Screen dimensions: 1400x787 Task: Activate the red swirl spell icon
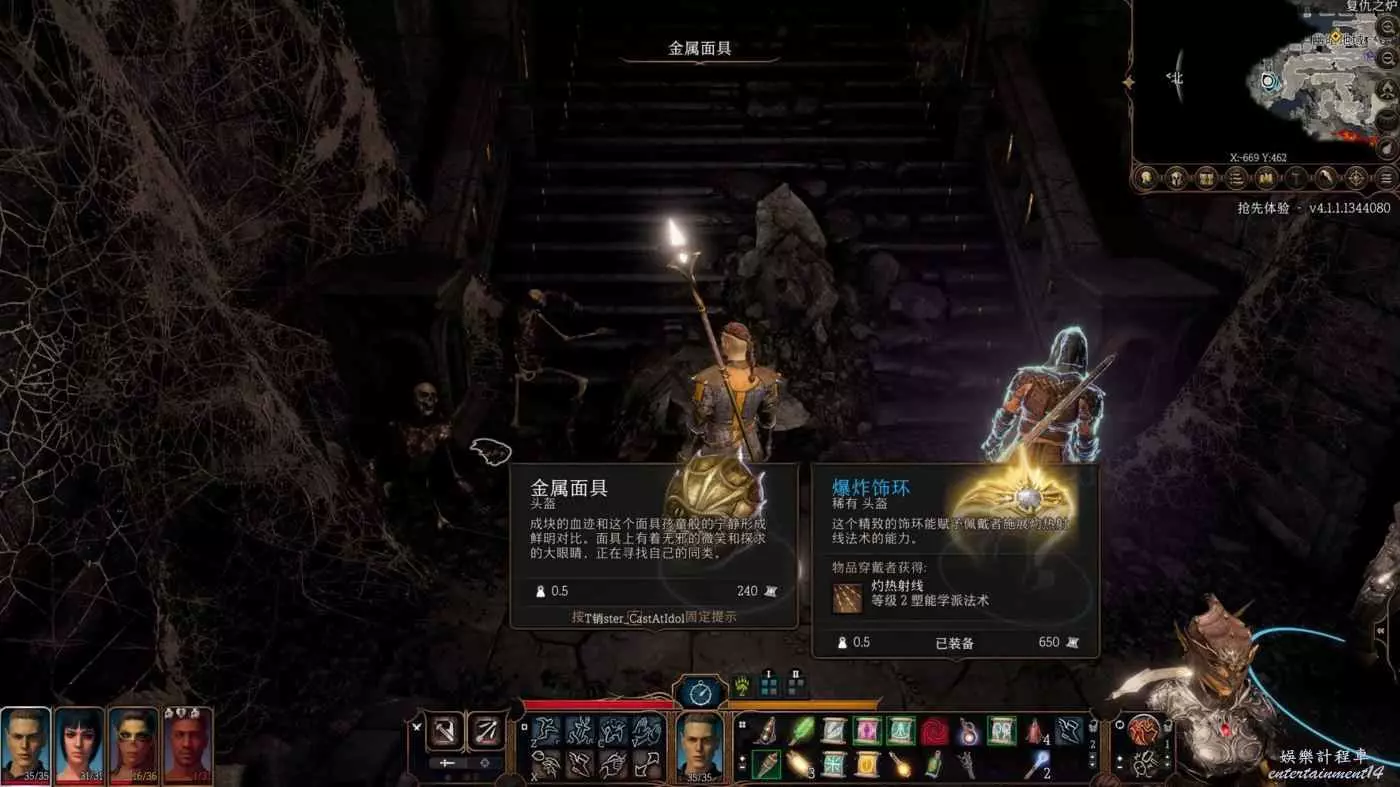[x=934, y=731]
